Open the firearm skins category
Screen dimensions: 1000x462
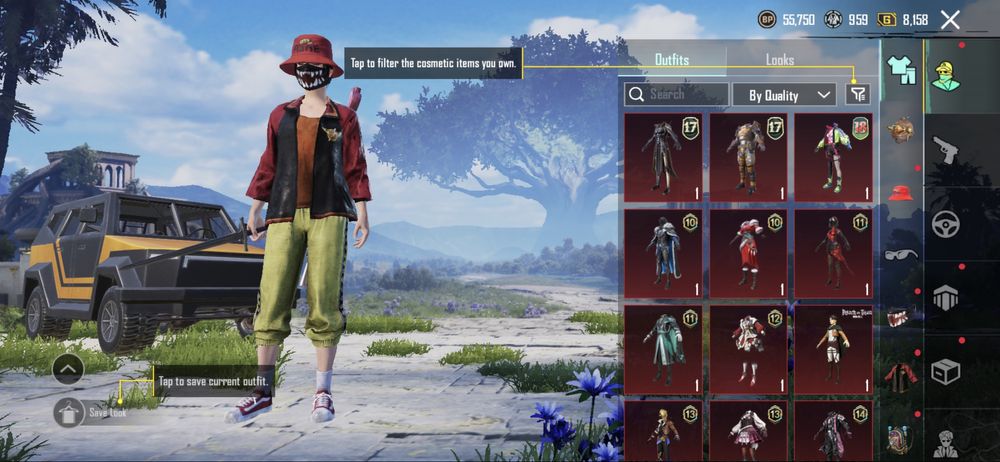[945, 150]
